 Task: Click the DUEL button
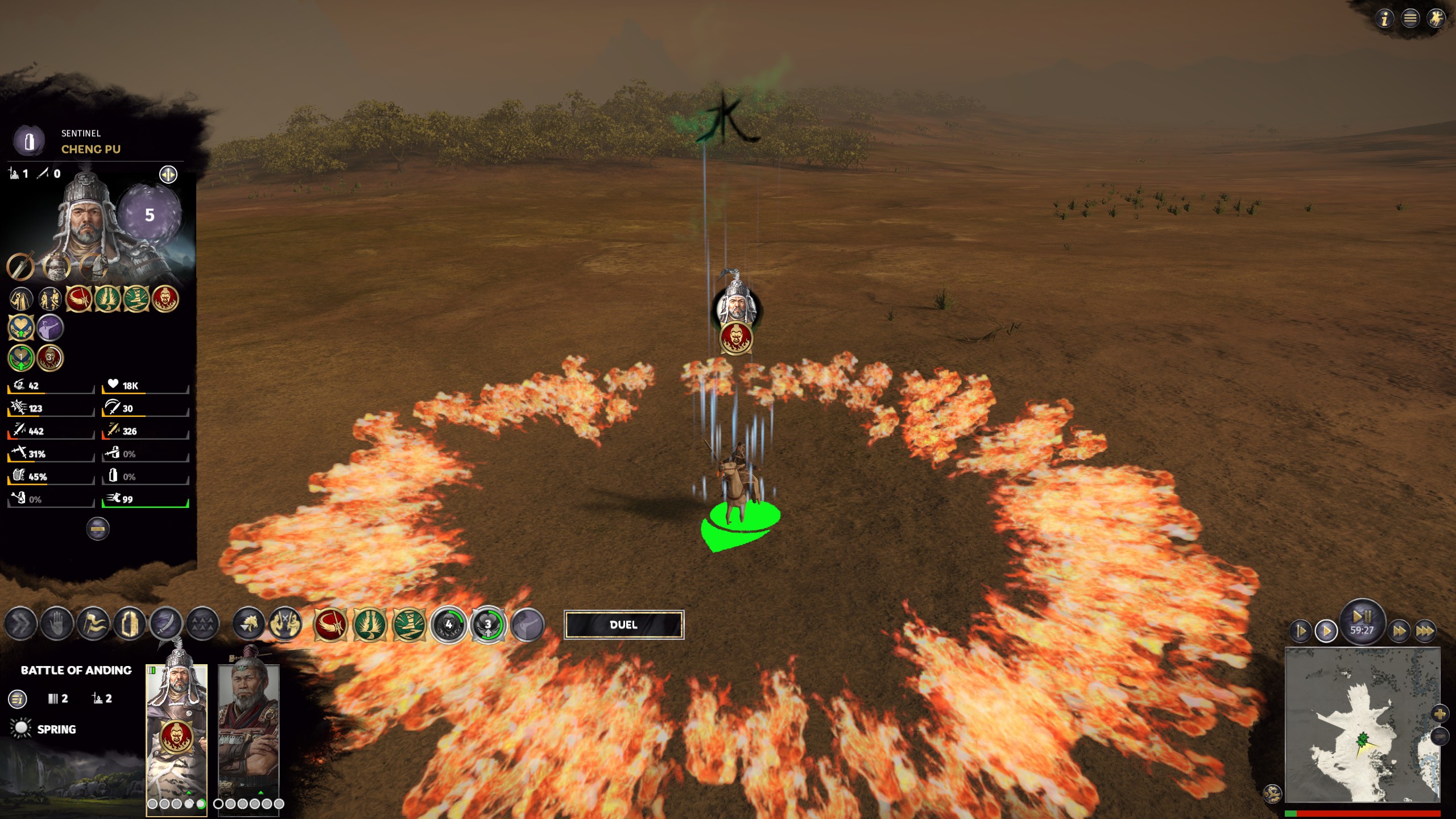tap(623, 624)
